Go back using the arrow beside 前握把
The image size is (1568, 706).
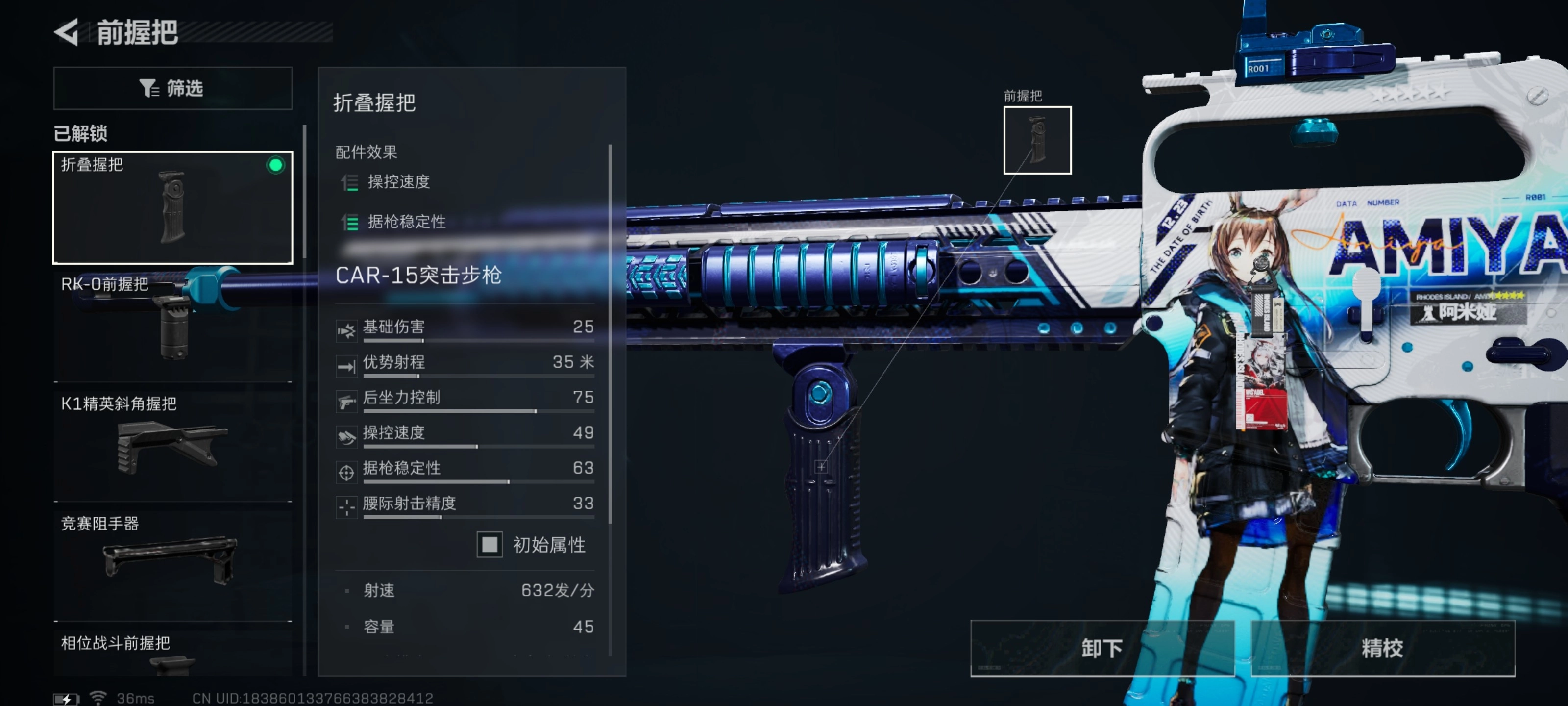(x=67, y=32)
